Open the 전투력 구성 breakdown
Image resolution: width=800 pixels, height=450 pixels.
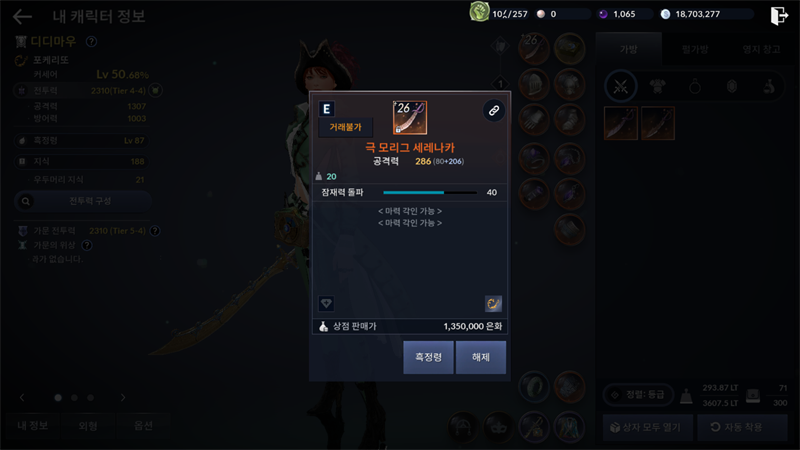click(83, 202)
